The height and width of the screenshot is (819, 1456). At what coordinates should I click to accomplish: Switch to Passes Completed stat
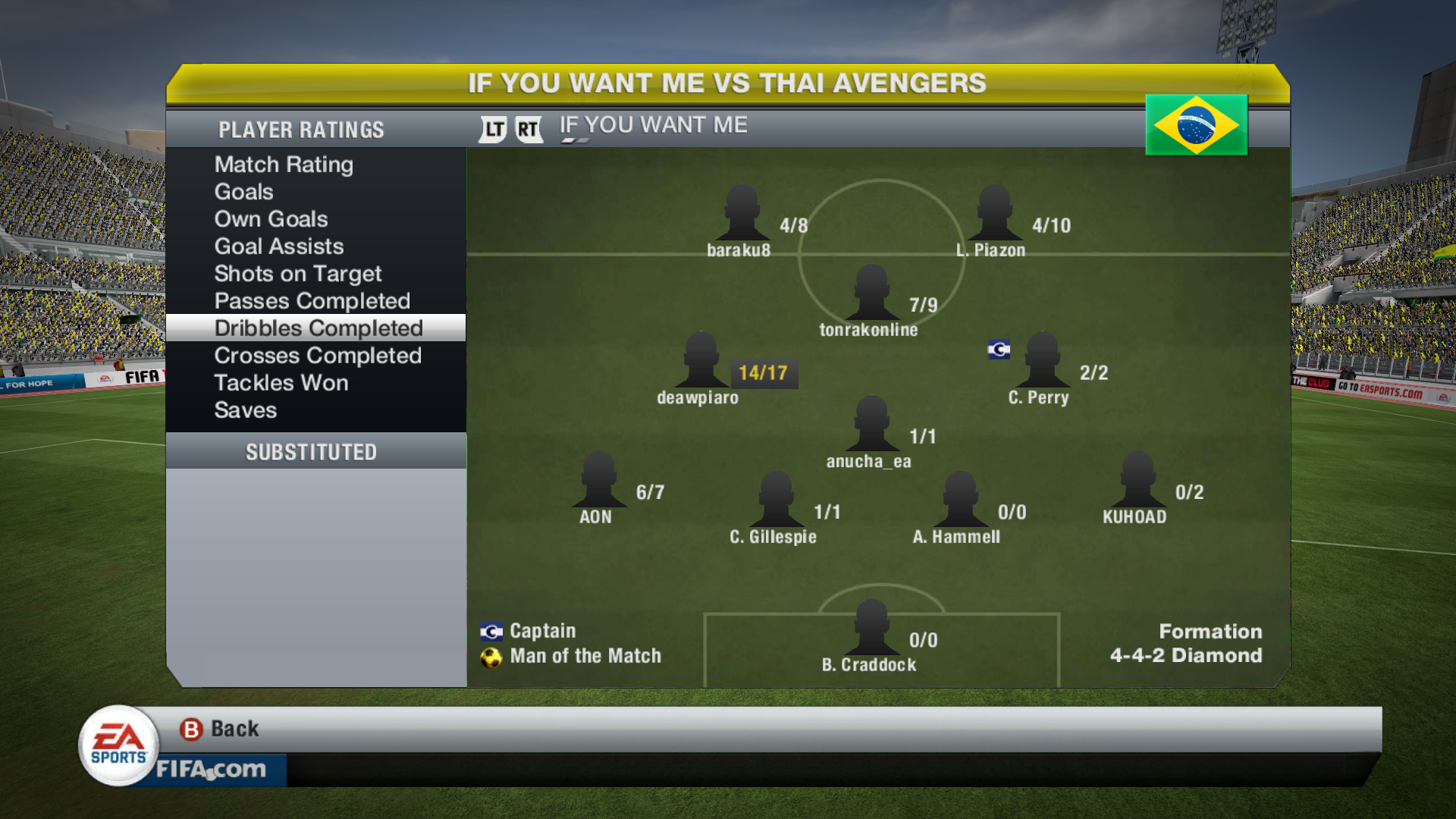coord(312,301)
